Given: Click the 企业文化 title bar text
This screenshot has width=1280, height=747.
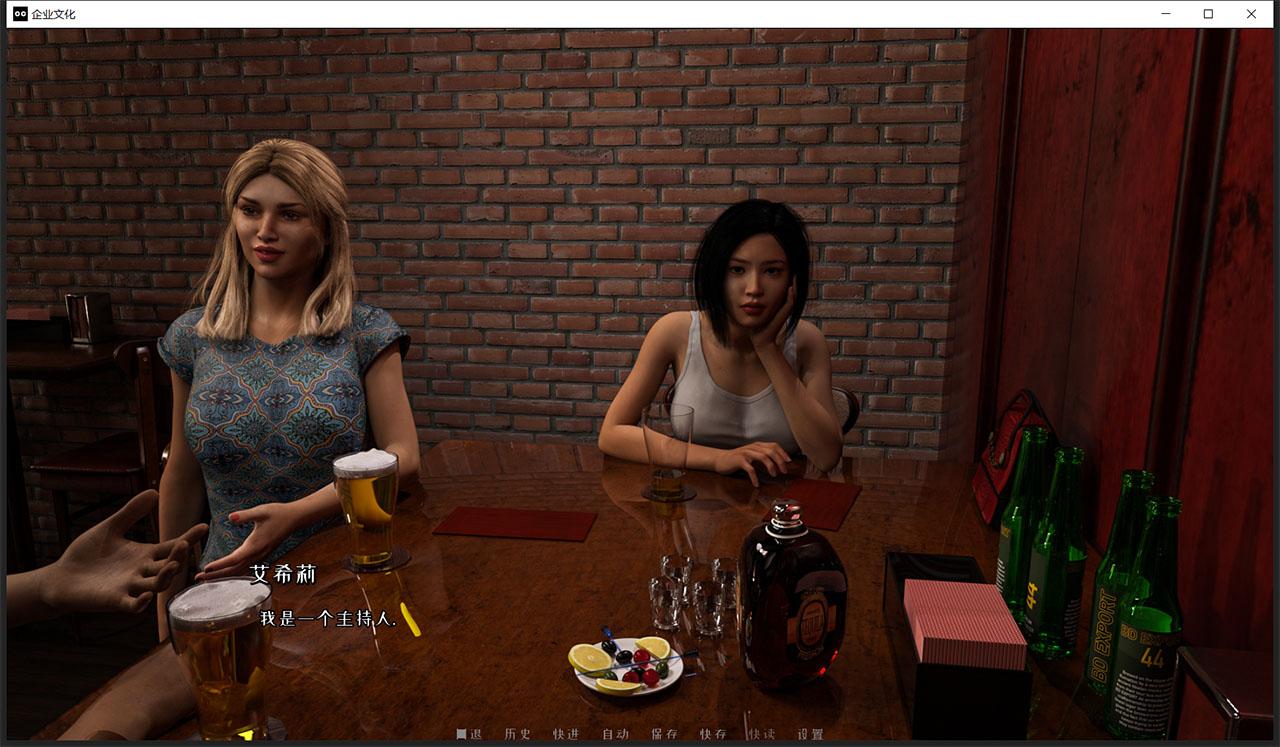Looking at the screenshot, I should (52, 14).
